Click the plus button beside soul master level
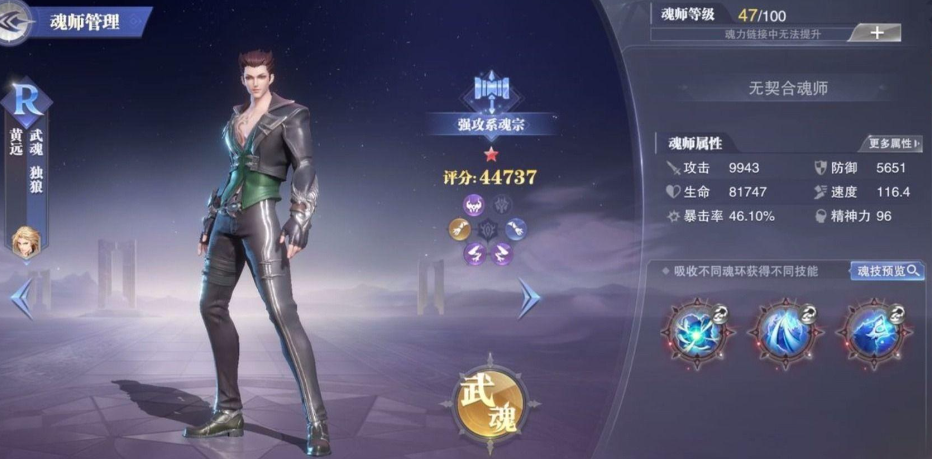 pyautogui.click(x=876, y=33)
